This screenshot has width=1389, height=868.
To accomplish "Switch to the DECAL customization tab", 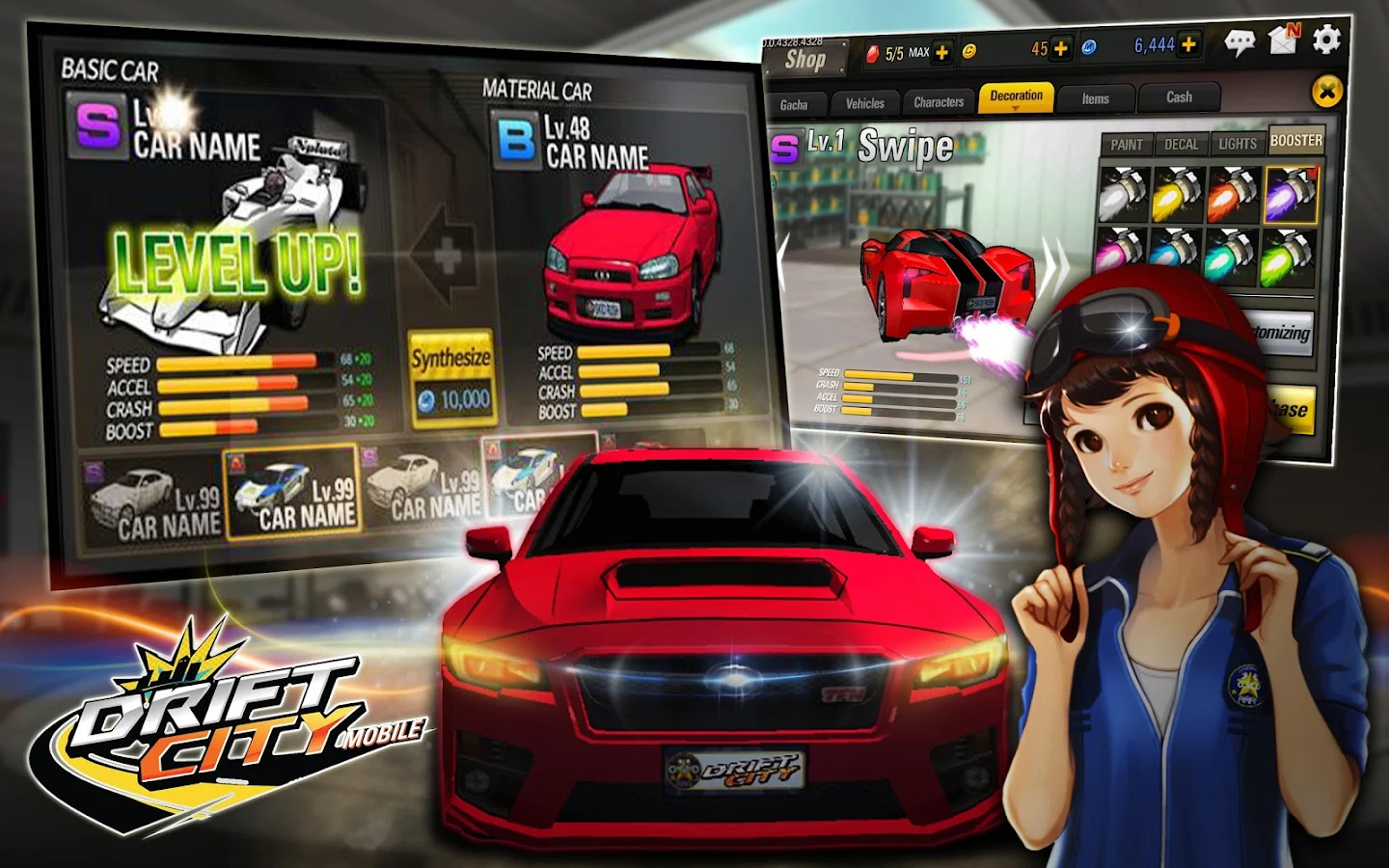I will pos(1181,144).
